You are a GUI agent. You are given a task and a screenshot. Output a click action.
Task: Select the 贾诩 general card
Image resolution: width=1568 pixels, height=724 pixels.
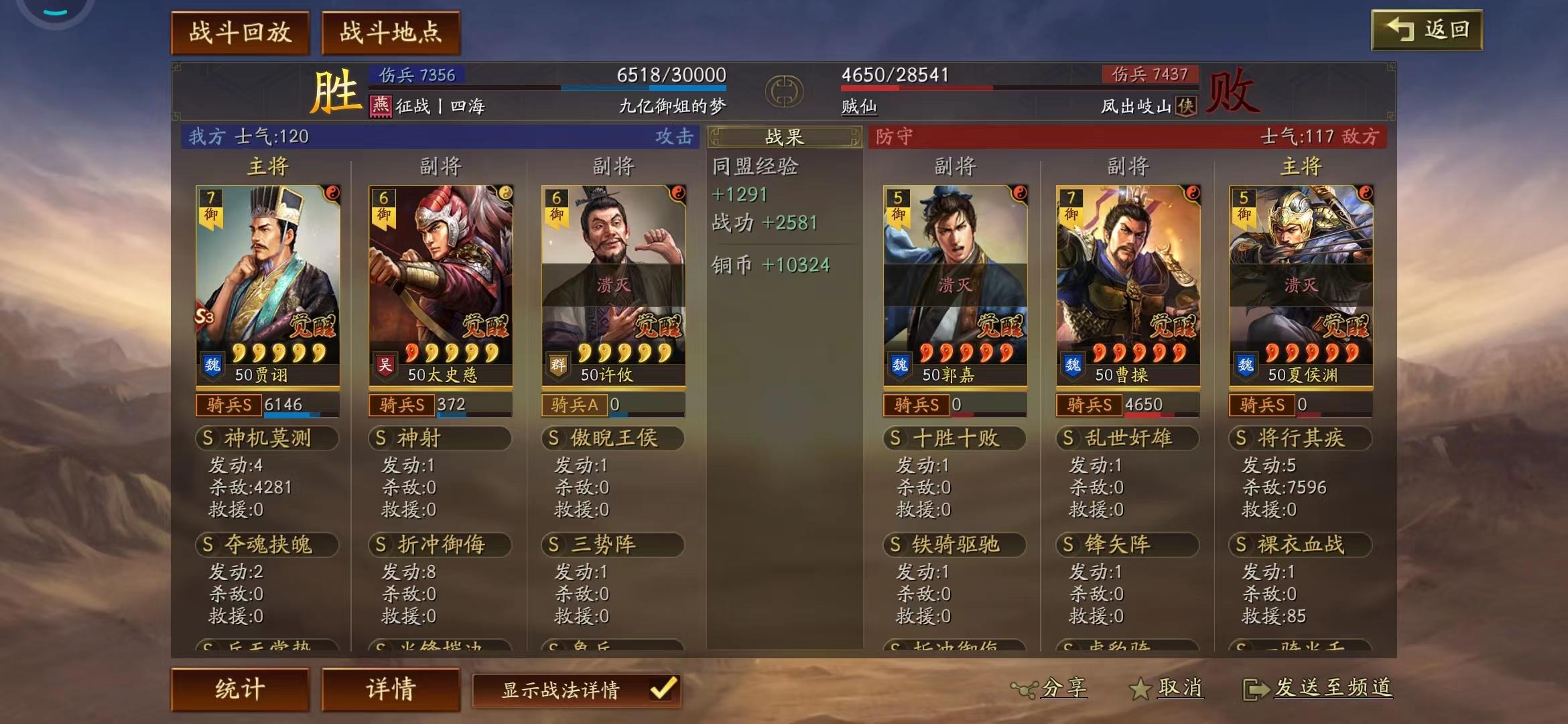[x=267, y=285]
